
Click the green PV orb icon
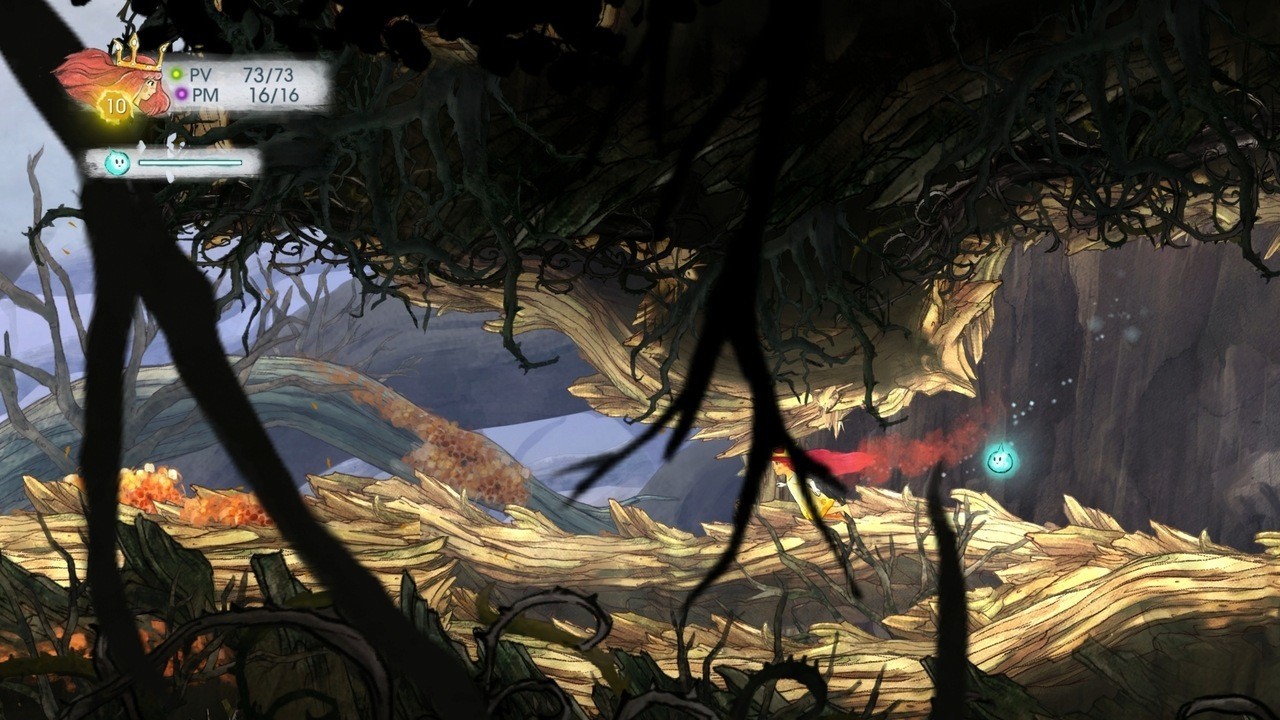pos(176,73)
